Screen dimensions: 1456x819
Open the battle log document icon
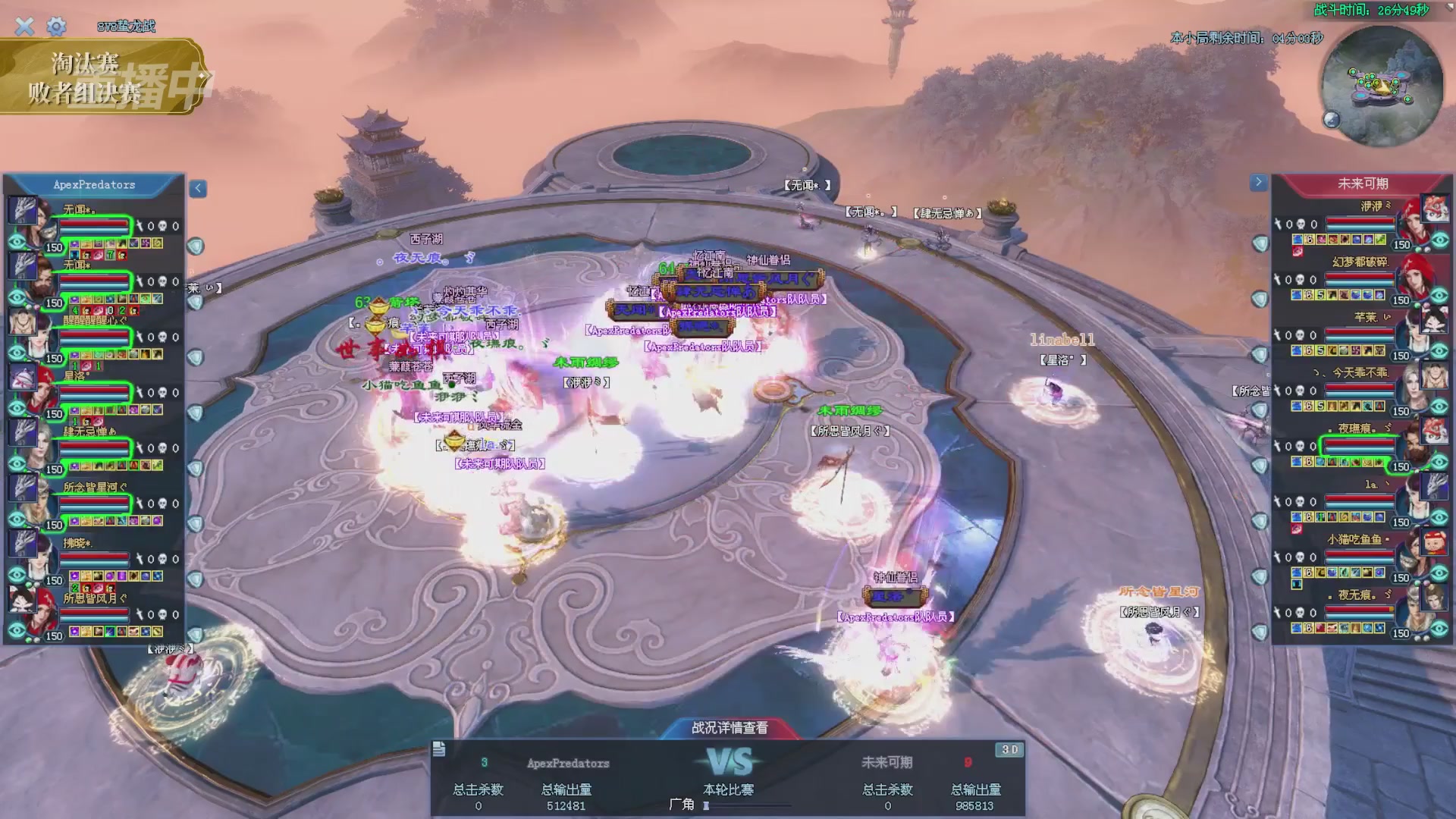(x=439, y=749)
